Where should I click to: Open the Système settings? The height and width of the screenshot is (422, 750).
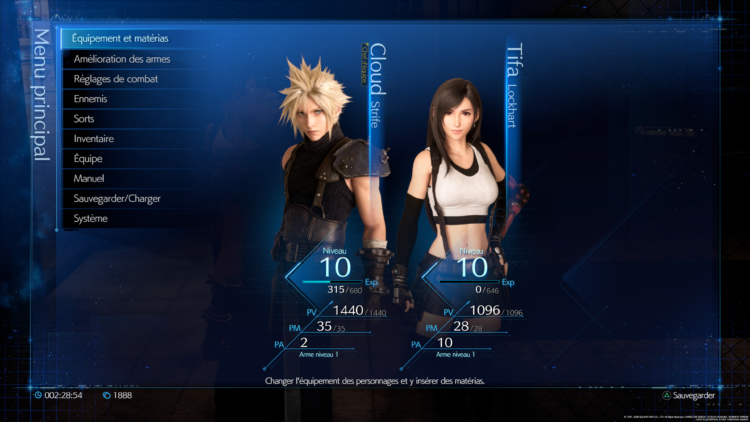click(x=91, y=219)
